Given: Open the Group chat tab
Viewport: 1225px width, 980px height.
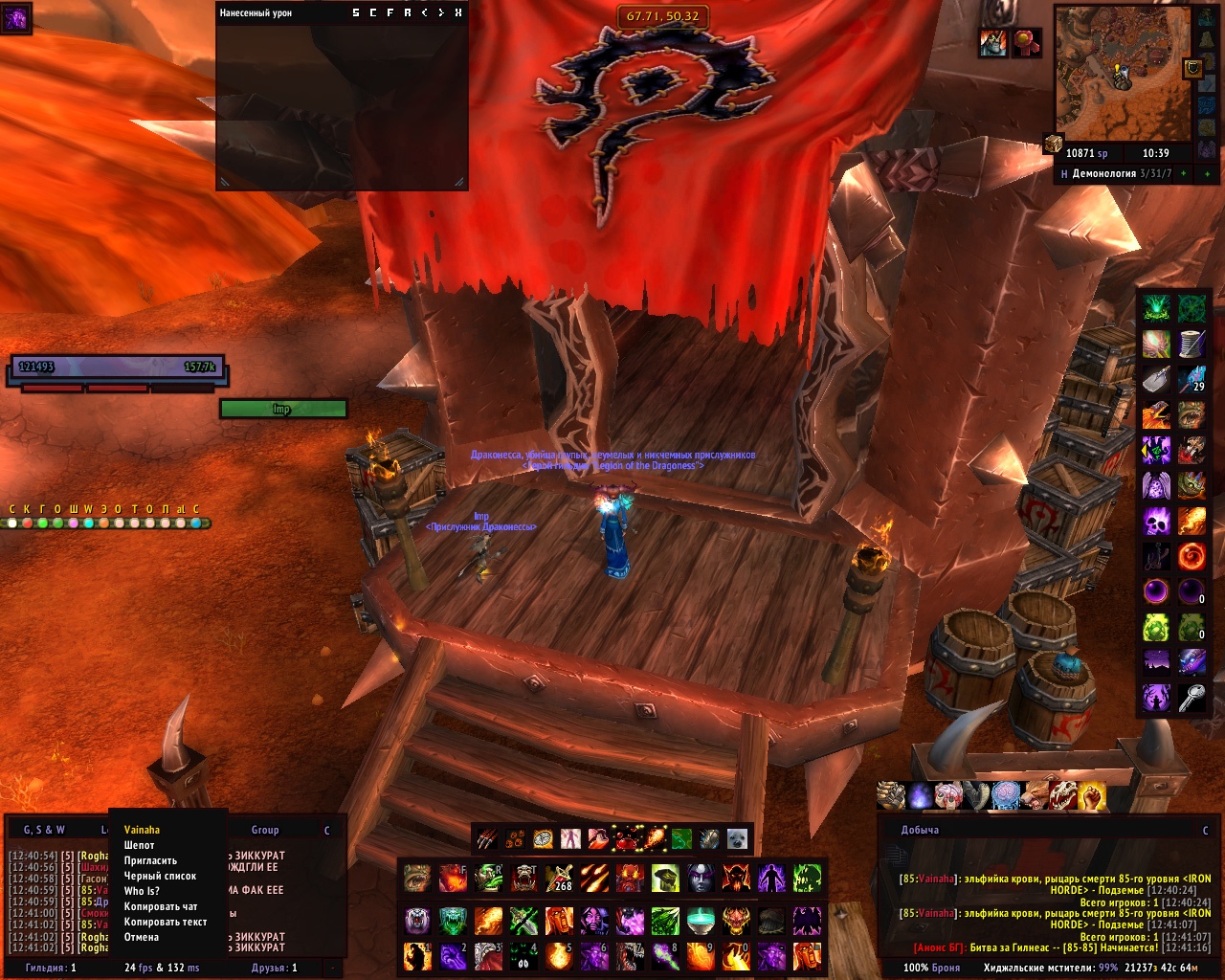Looking at the screenshot, I should pyautogui.click(x=265, y=830).
